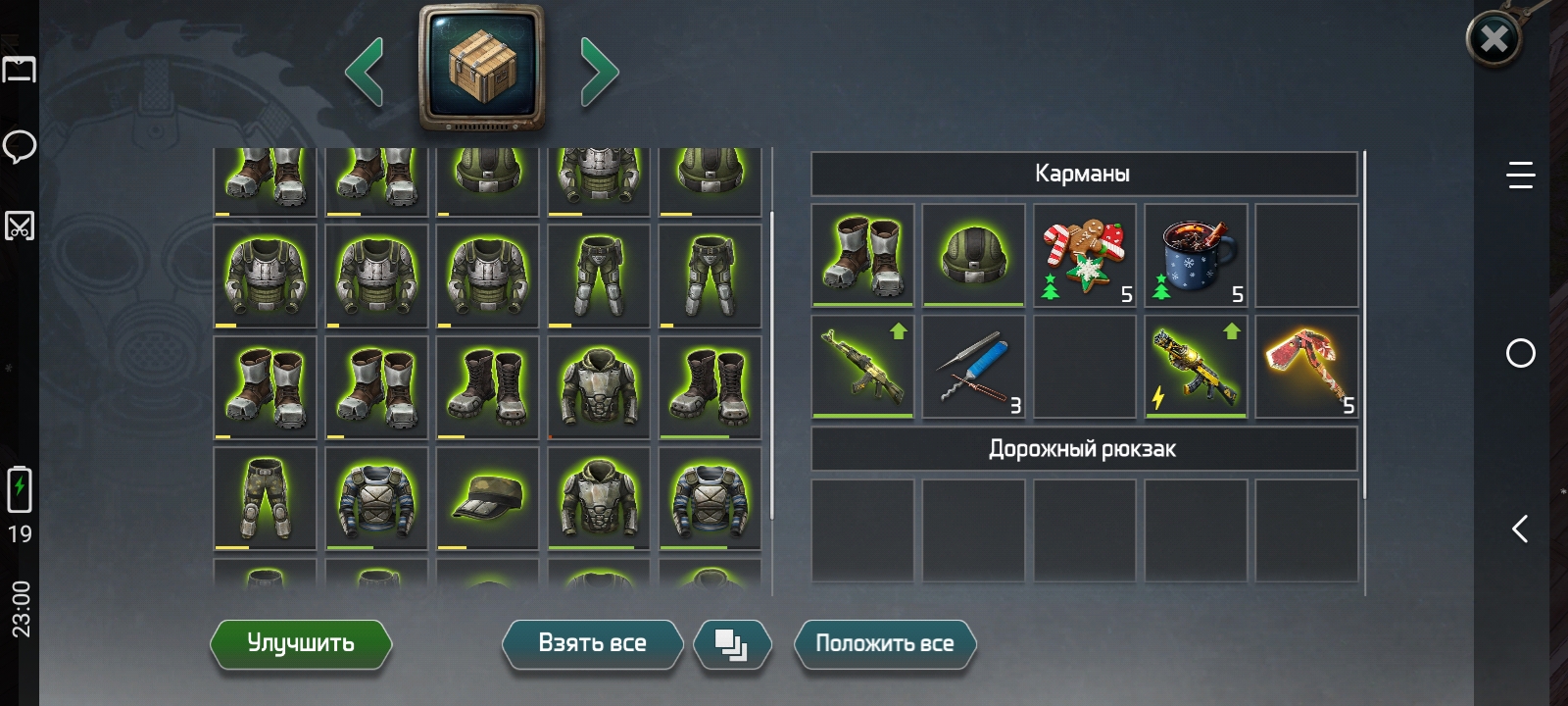The height and width of the screenshot is (706, 1568).
Task: Tap the Android home circle button
Action: click(x=1520, y=353)
